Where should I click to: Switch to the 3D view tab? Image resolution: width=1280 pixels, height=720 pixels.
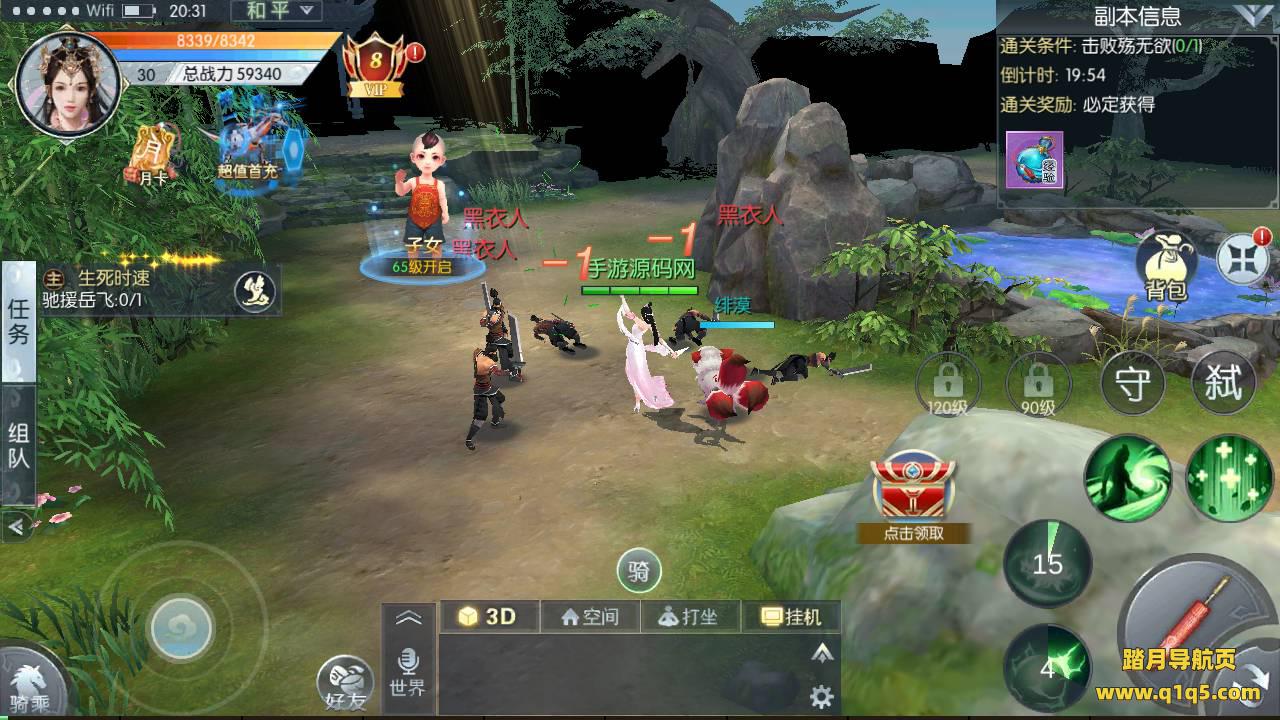[489, 617]
